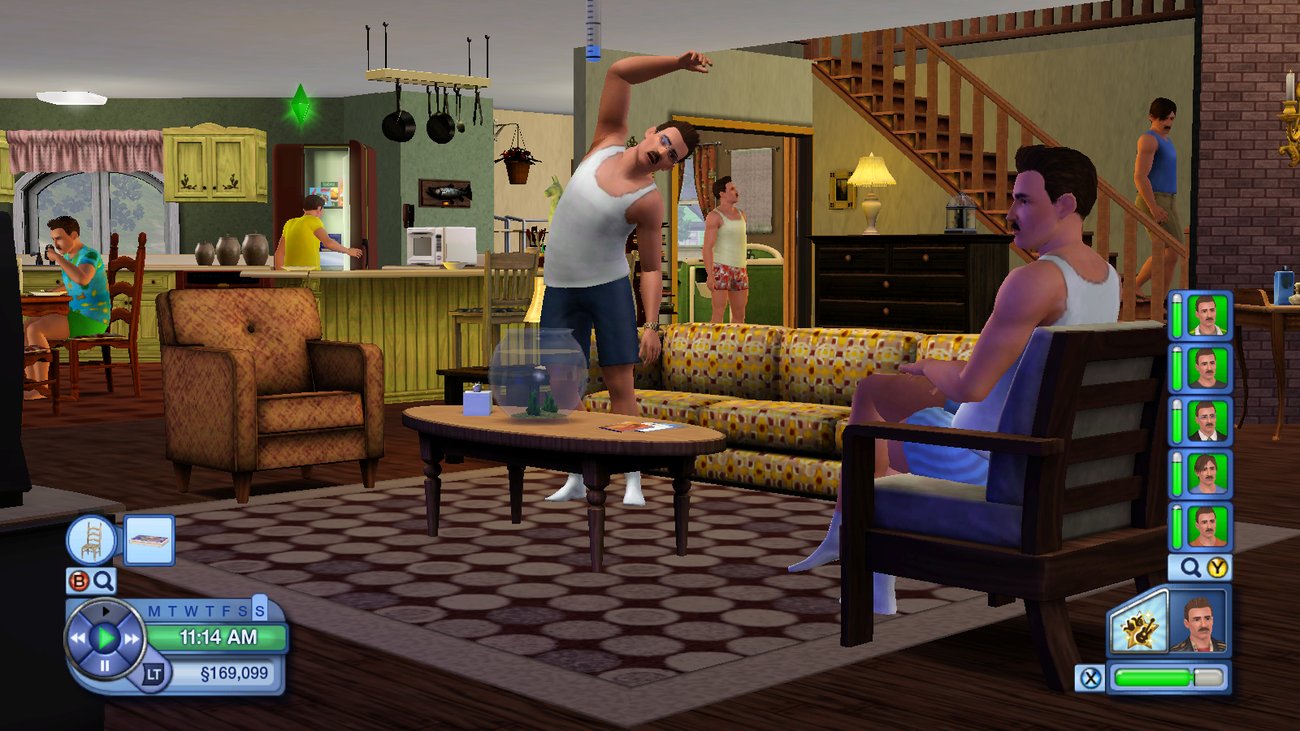Click the guitar star moodlet icon
The height and width of the screenshot is (731, 1300).
[x=1141, y=628]
